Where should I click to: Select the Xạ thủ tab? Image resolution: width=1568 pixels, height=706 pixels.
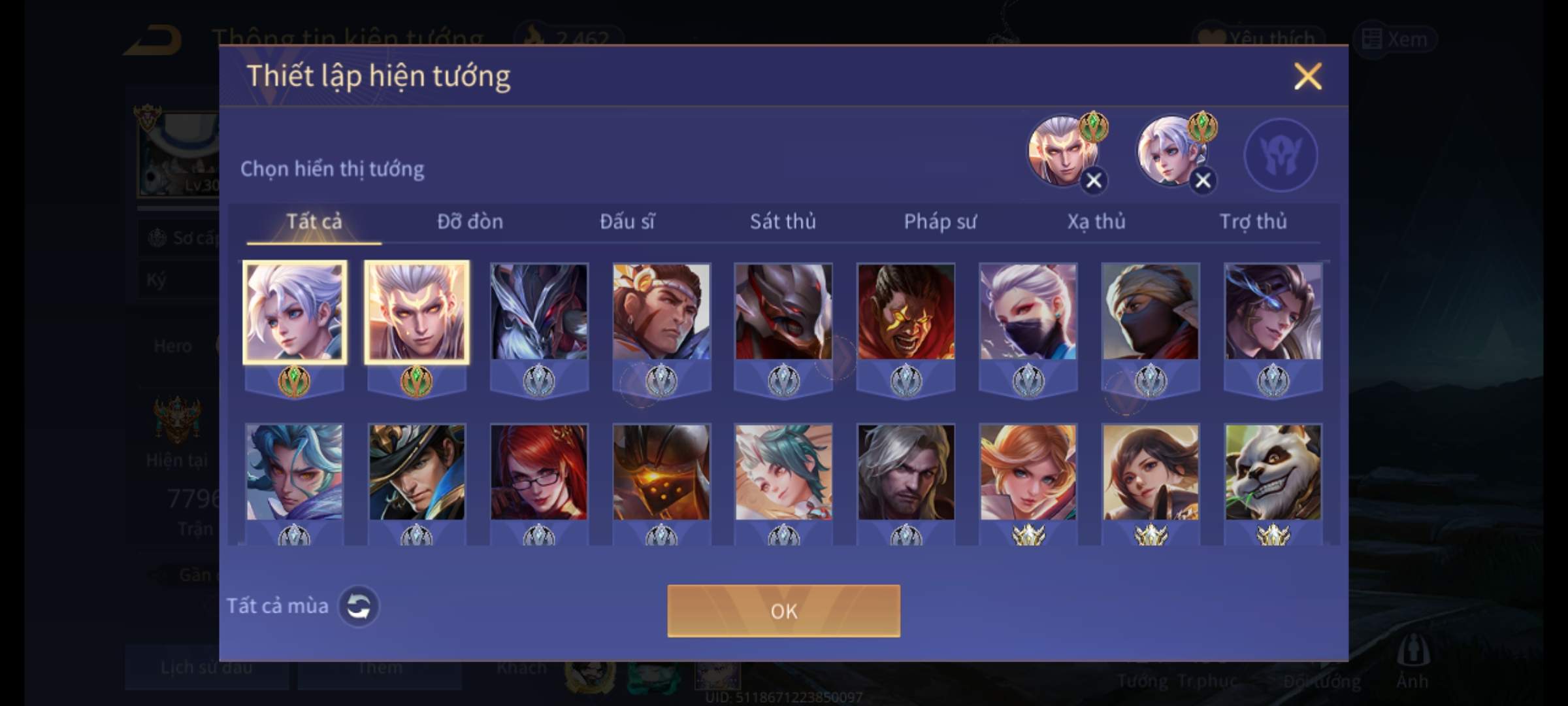click(1096, 222)
